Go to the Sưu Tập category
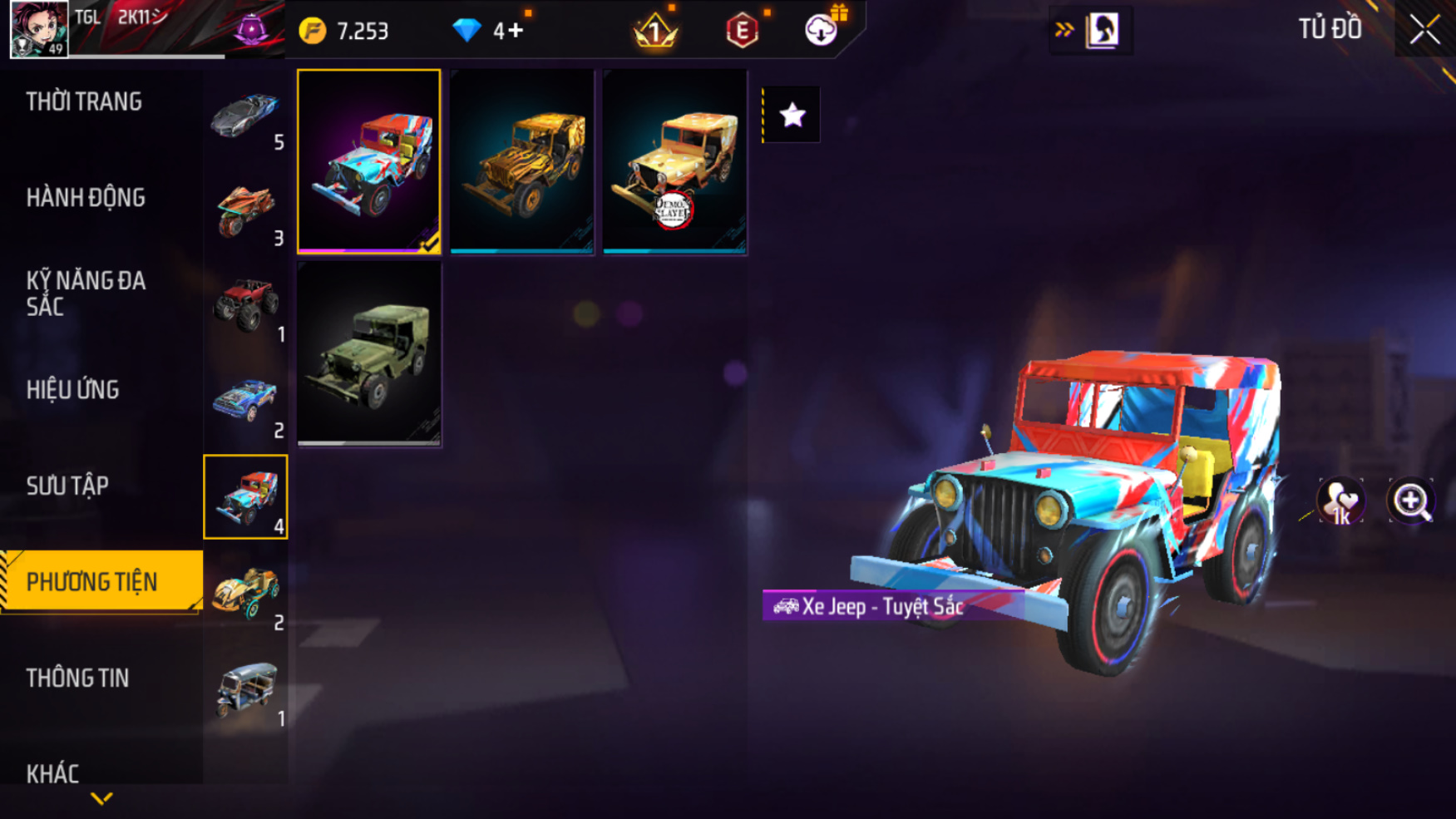Image resolution: width=1456 pixels, height=819 pixels. [x=67, y=486]
